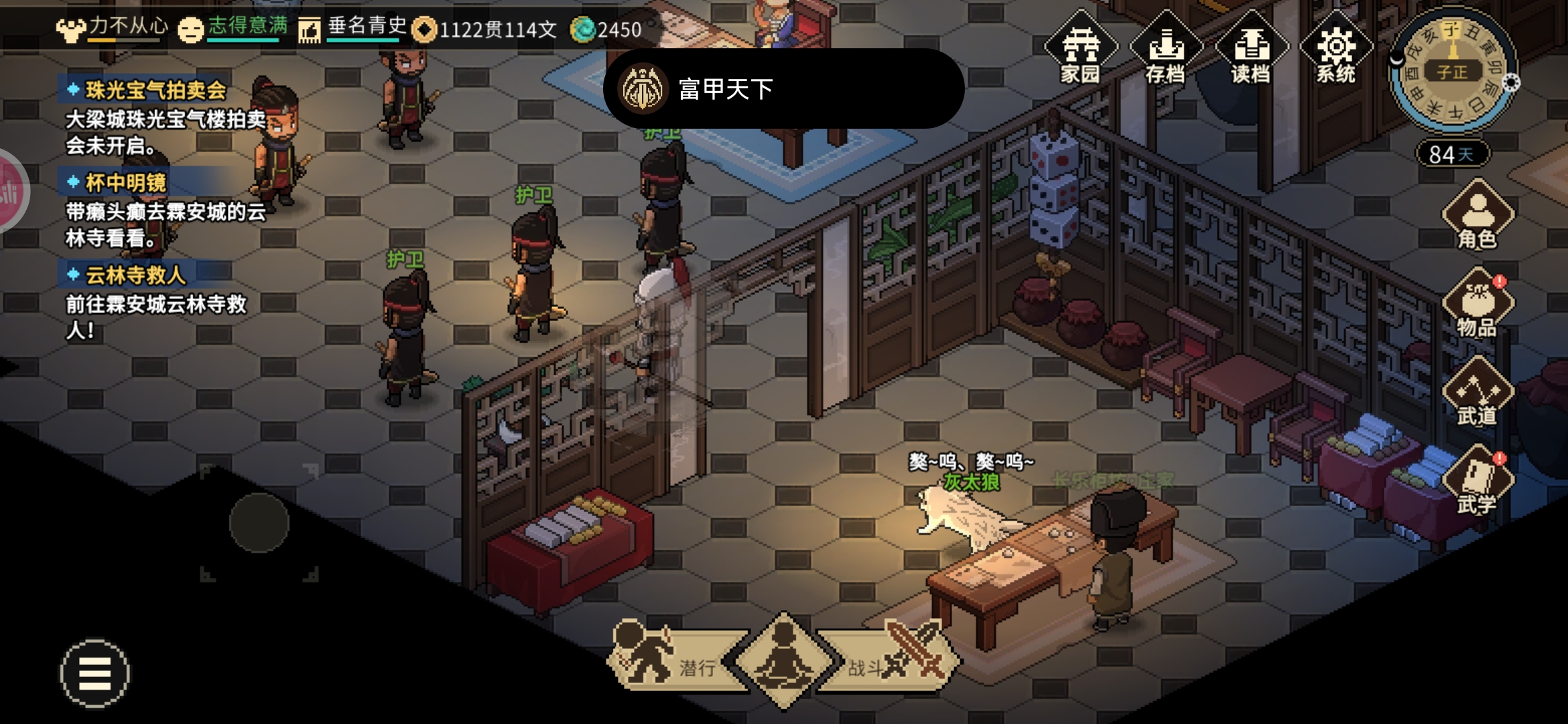Screen dimensions: 1568x724
Task: Open the 物品 inventory bag
Action: click(x=1477, y=304)
